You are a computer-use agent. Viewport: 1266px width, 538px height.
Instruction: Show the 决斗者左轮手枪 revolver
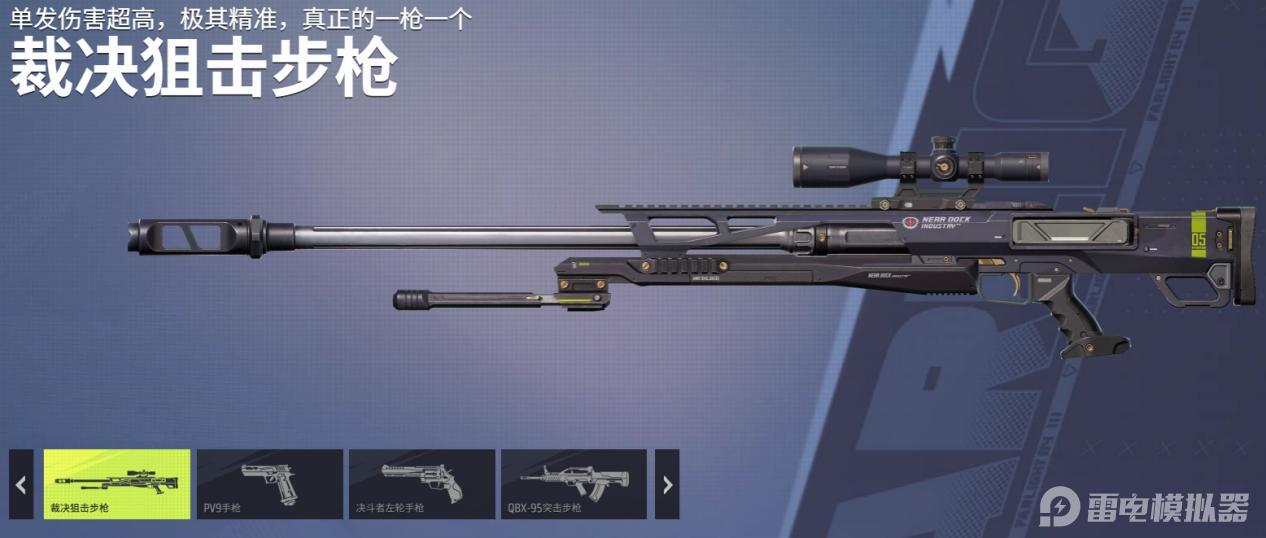pos(421,484)
